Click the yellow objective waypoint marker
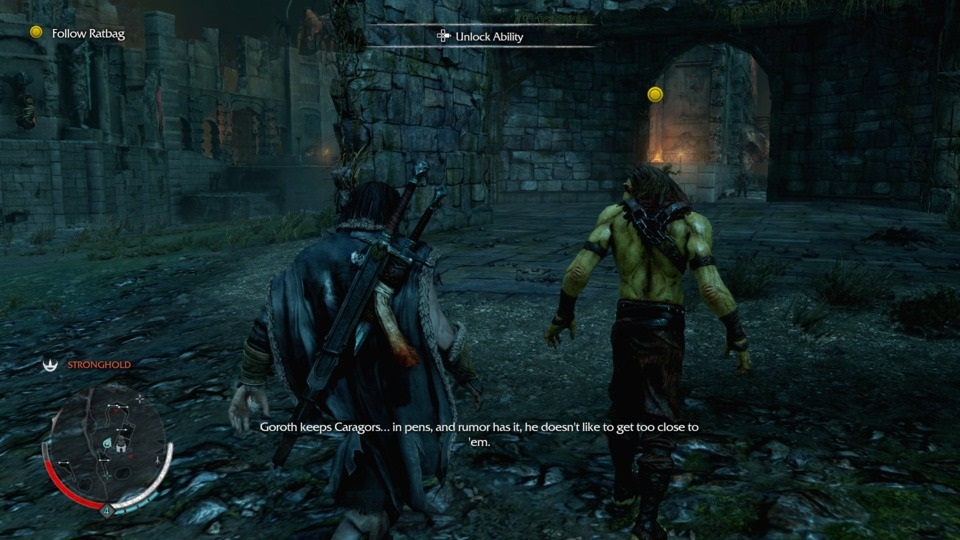The width and height of the screenshot is (960, 540). click(655, 94)
